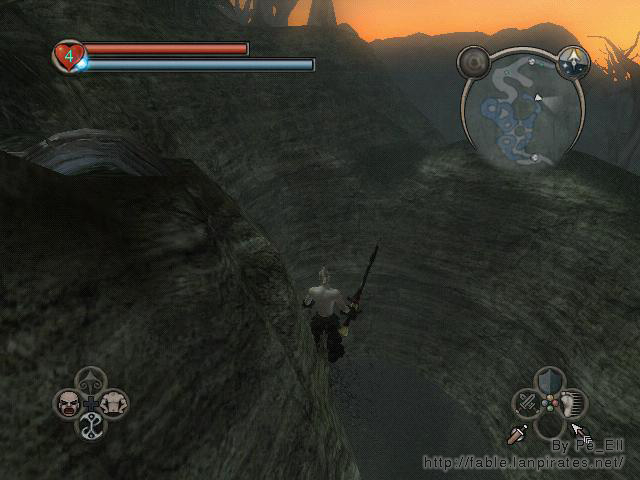Image resolution: width=640 pixels, height=480 pixels.
Task: Click the sword icon below action wheel
Action: pyautogui.click(x=518, y=435)
